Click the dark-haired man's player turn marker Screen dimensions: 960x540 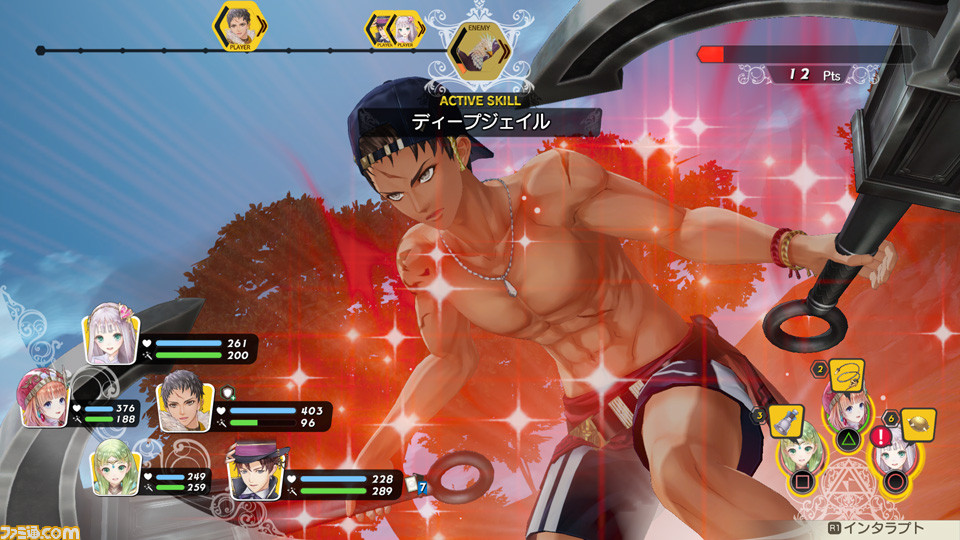click(x=239, y=26)
